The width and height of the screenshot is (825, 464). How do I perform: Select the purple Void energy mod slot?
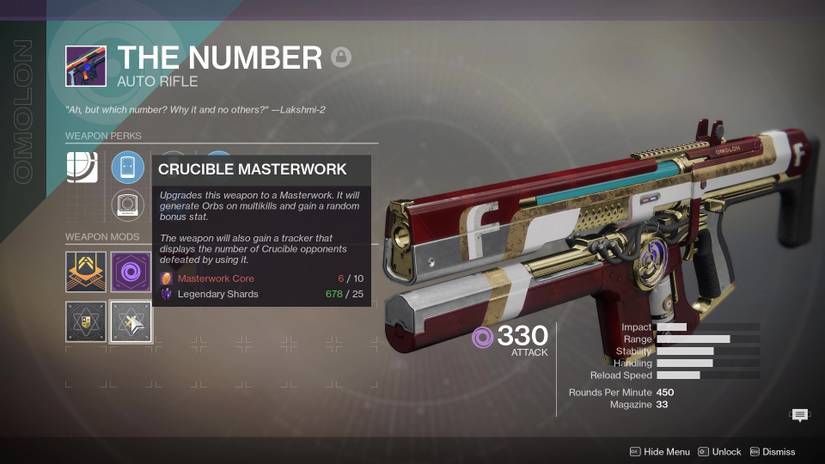[131, 272]
